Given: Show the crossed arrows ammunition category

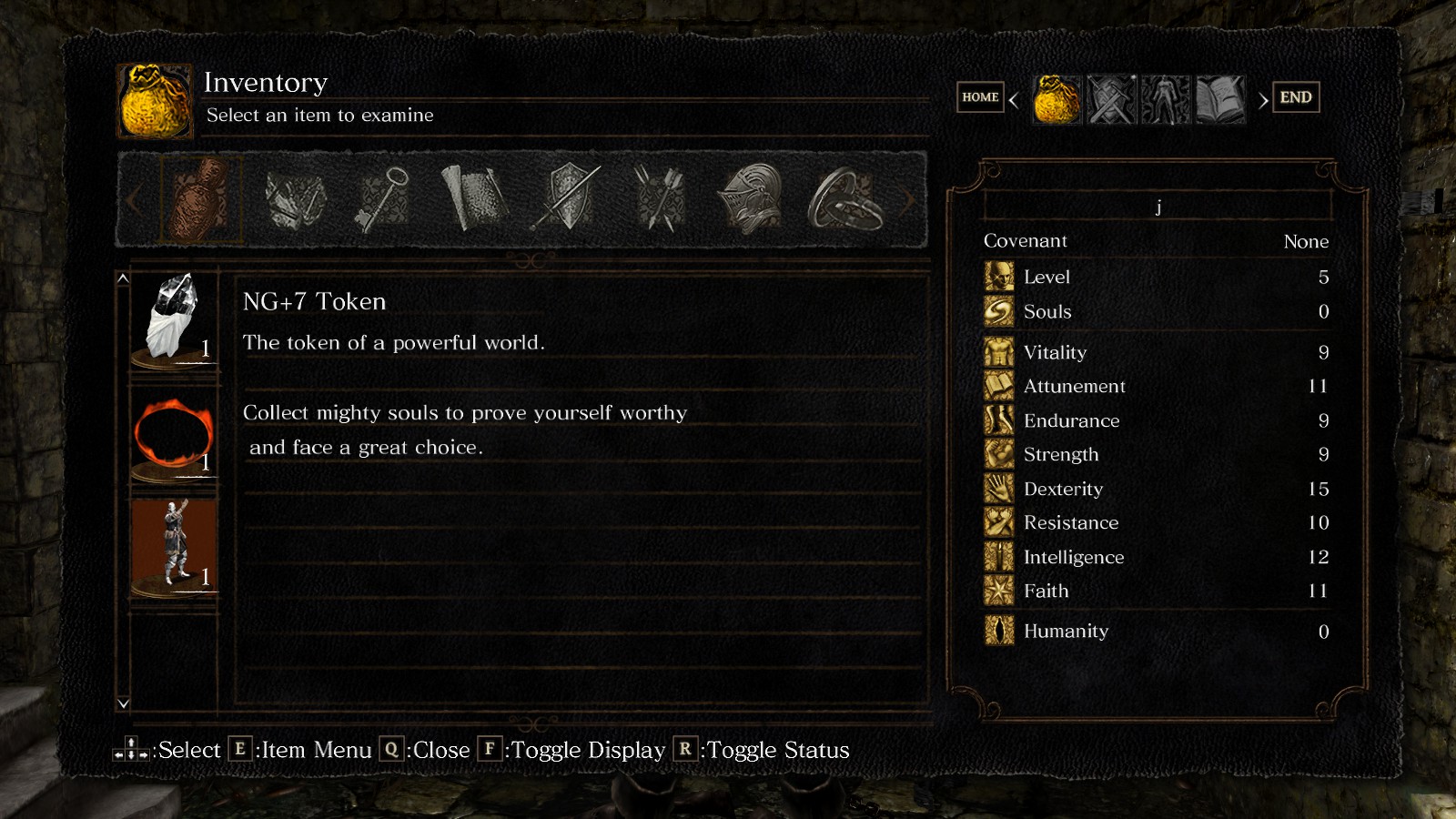Looking at the screenshot, I should [x=660, y=199].
